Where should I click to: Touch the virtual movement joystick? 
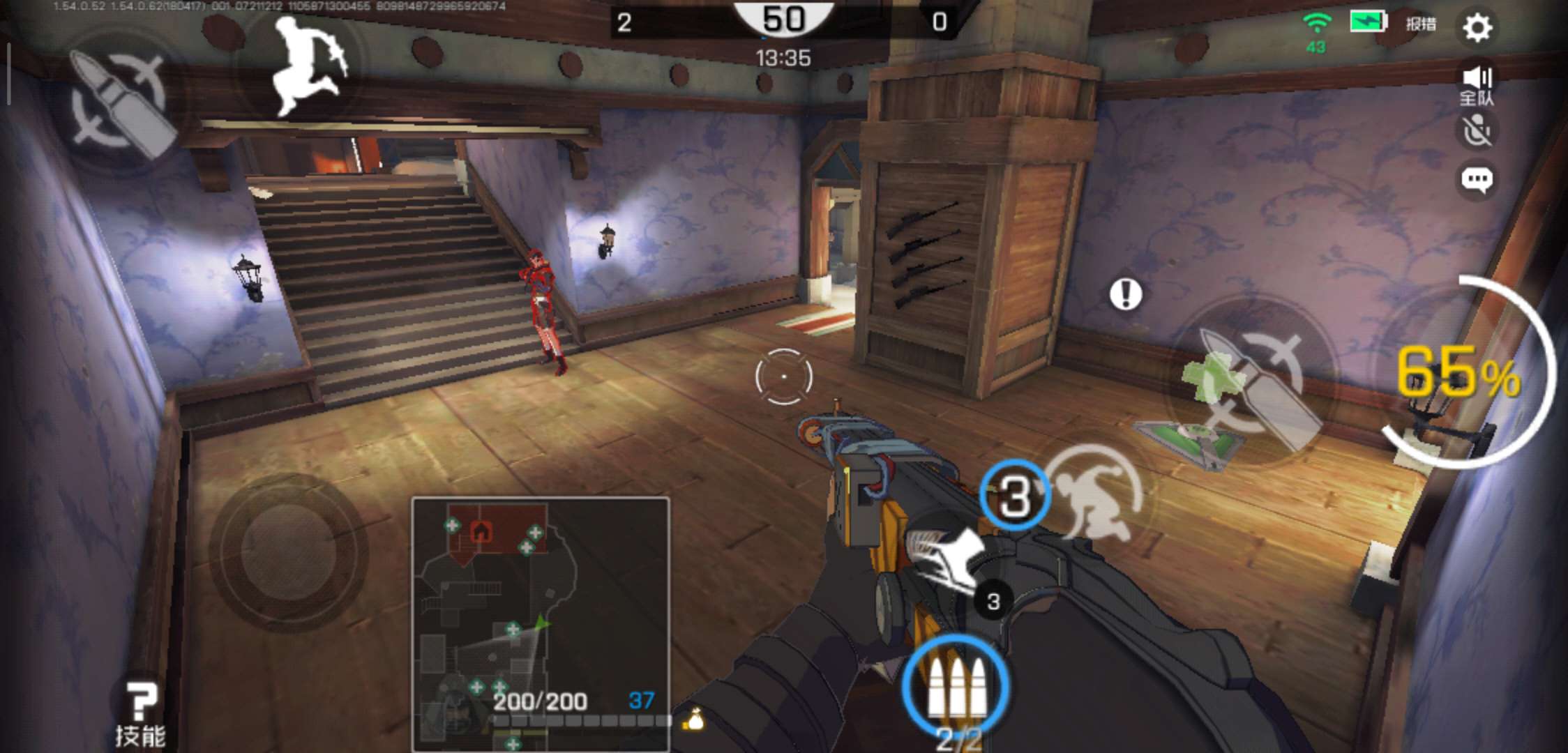289,552
